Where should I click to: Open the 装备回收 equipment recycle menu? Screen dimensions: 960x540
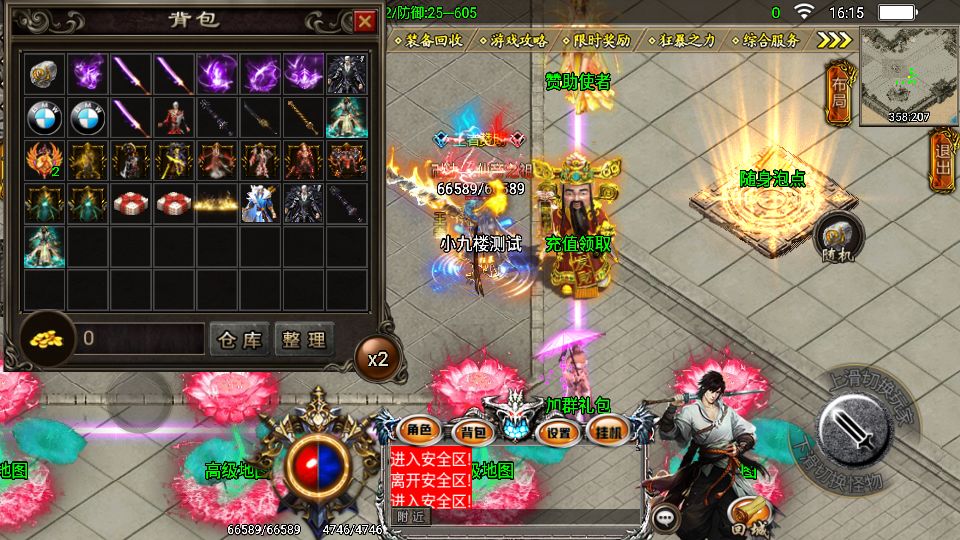click(x=433, y=41)
